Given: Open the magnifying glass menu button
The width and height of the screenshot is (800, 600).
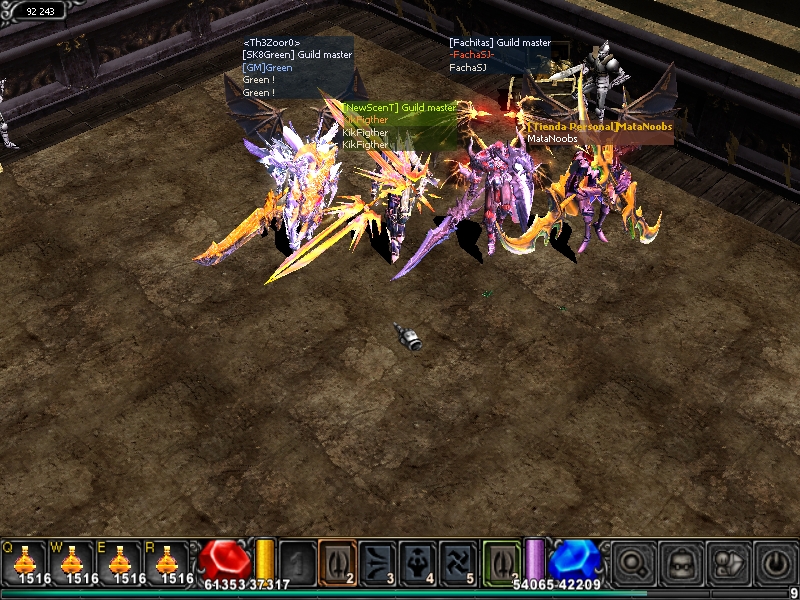Looking at the screenshot, I should coord(634,563).
